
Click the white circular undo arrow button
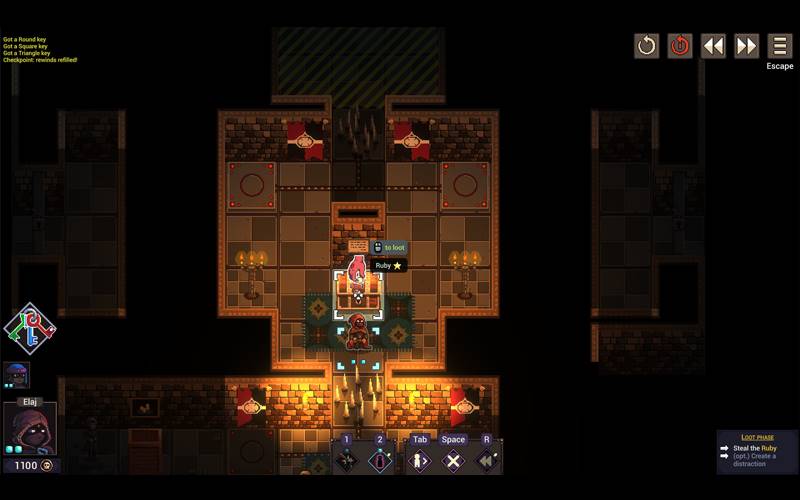coord(647,46)
